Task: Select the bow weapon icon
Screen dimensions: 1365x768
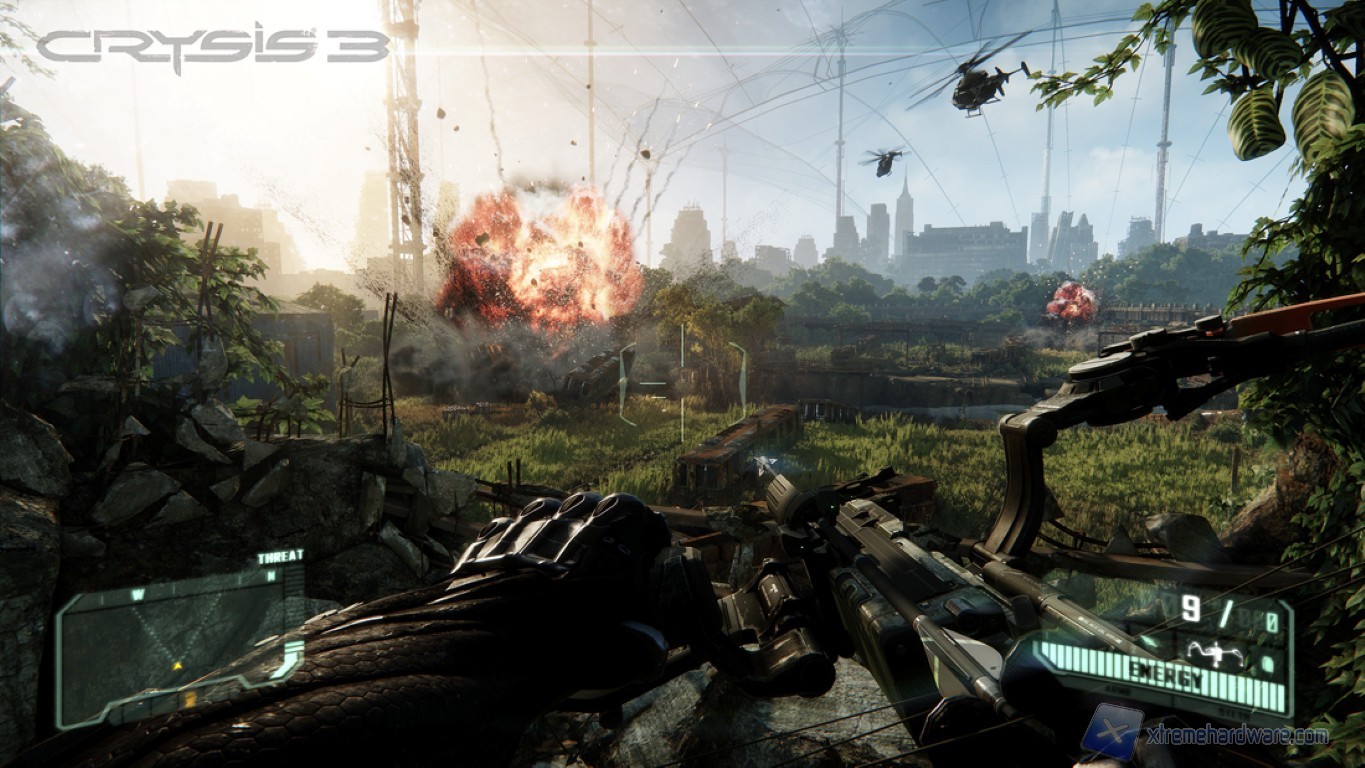Action: [1217, 653]
